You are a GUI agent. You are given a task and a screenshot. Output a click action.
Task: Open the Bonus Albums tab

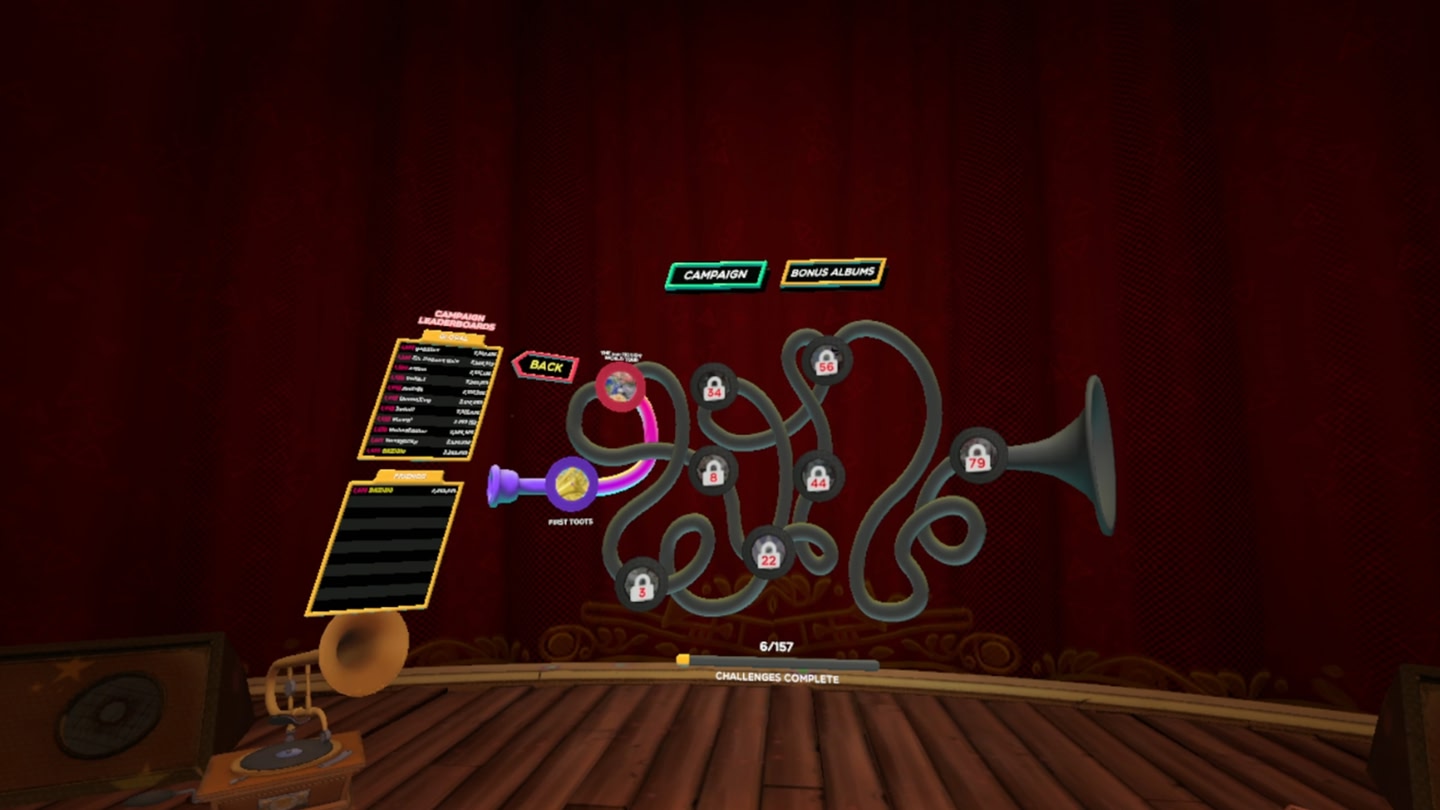833,273
